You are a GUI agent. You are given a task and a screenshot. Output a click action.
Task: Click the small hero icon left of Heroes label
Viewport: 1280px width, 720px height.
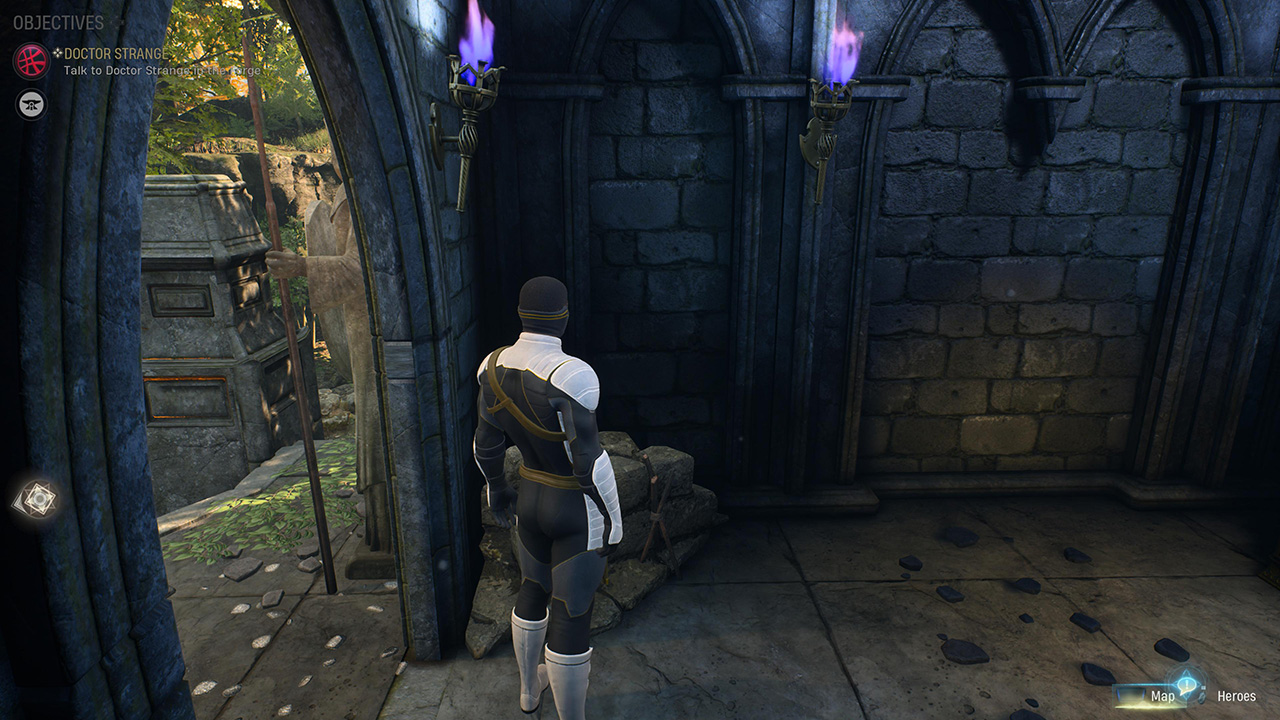pos(1201,697)
